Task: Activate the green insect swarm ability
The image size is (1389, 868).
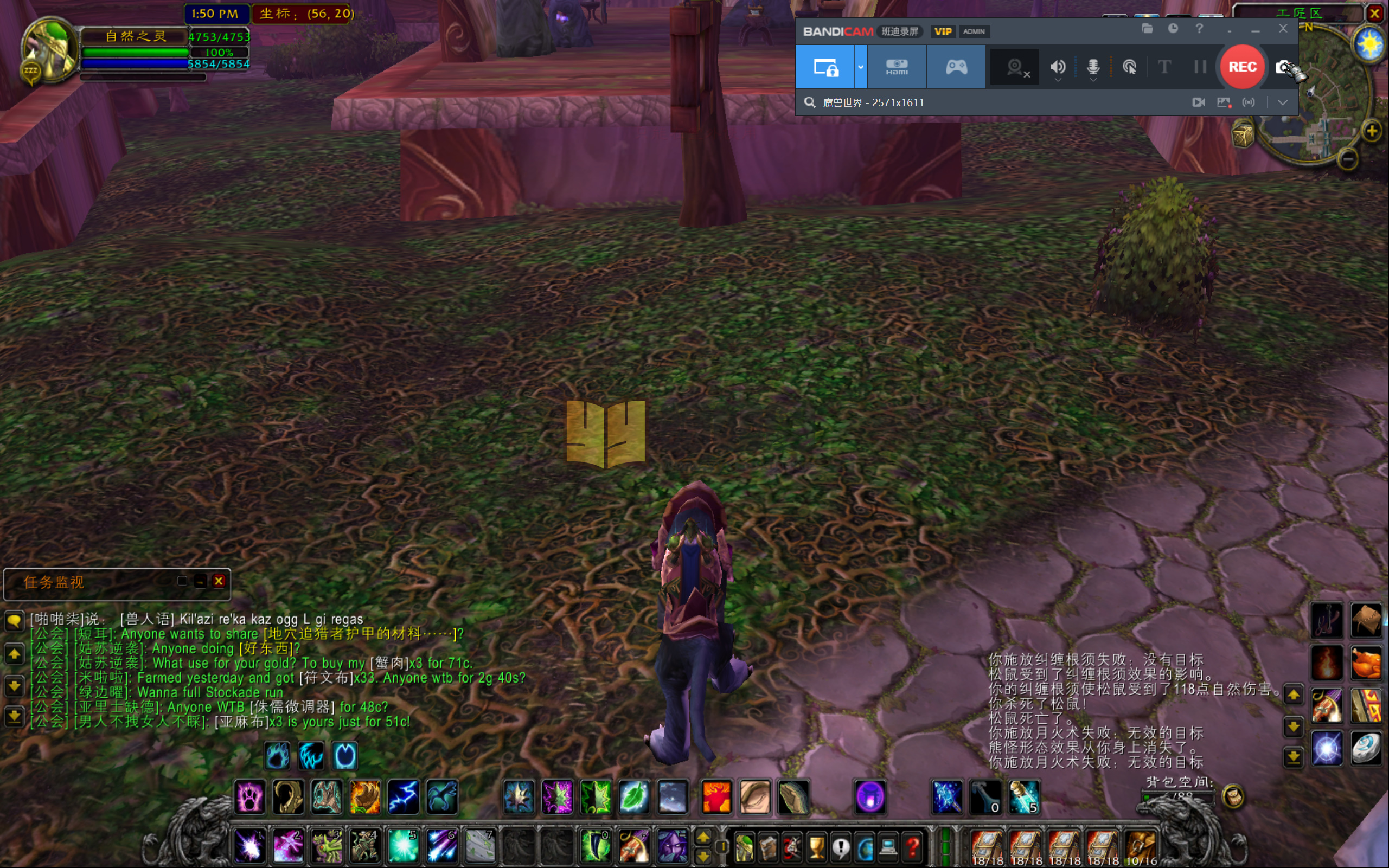Action: (596, 797)
